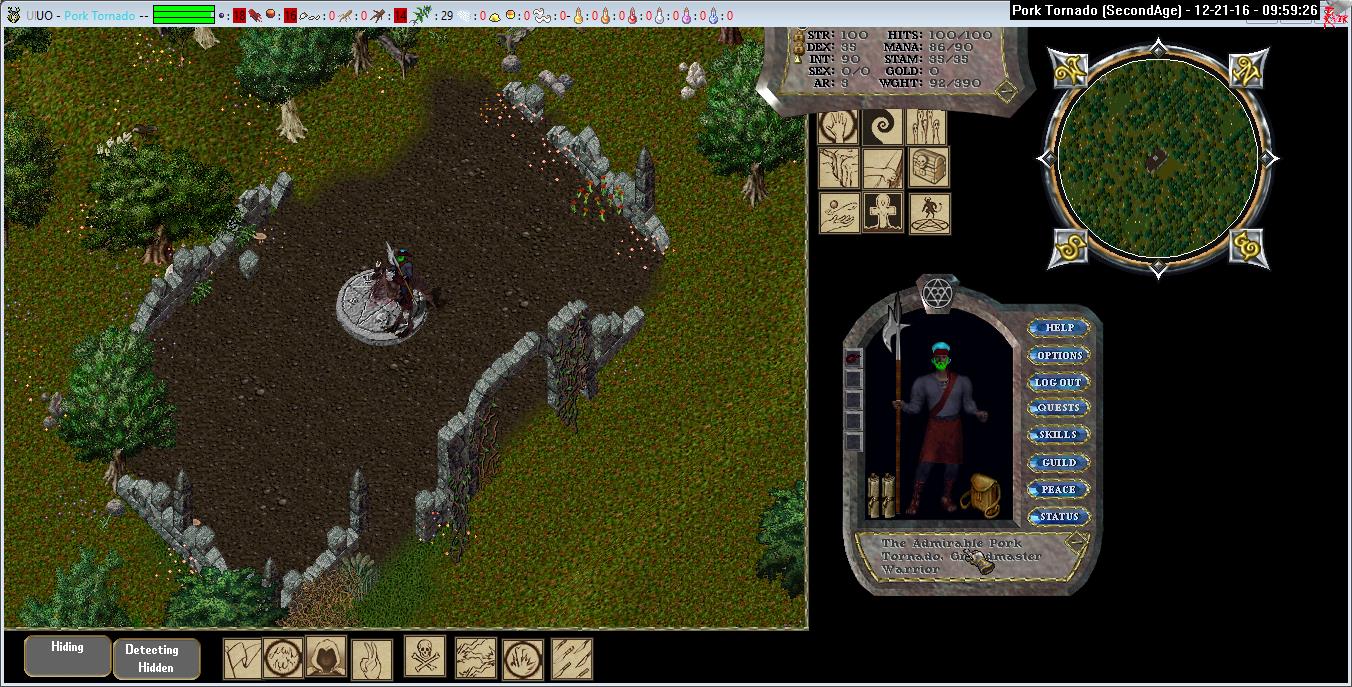The width and height of the screenshot is (1352, 687).
Task: Open the Options menu
Action: pos(1058,355)
